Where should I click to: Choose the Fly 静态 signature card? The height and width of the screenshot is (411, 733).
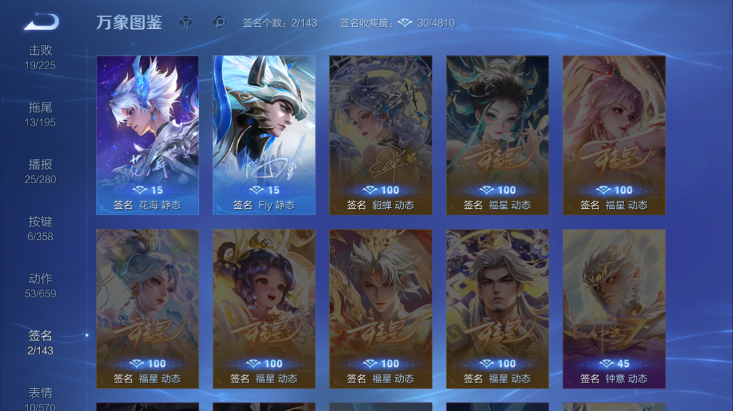tap(264, 135)
